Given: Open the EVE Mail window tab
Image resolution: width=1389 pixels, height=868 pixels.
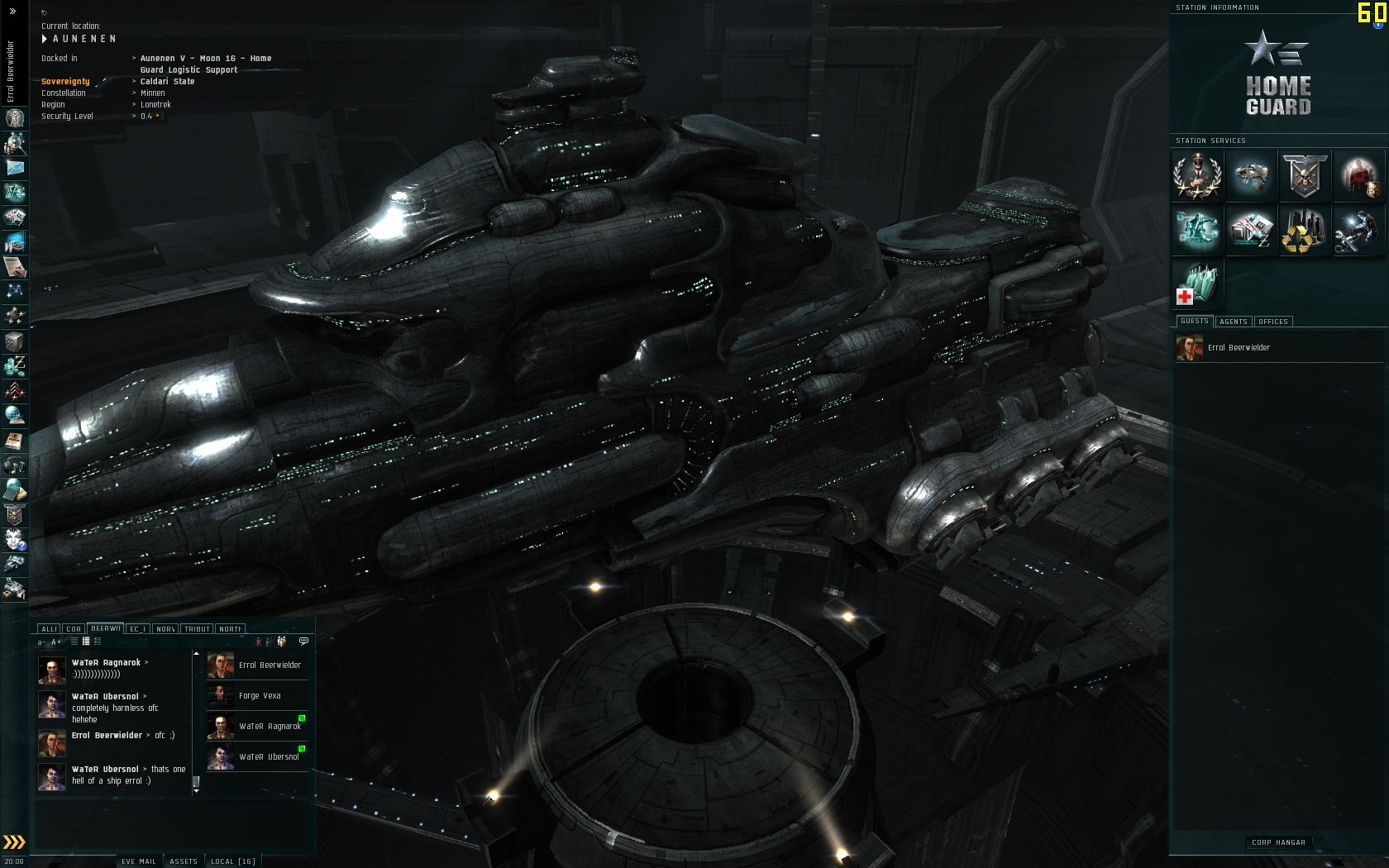Looking at the screenshot, I should pos(138,861).
